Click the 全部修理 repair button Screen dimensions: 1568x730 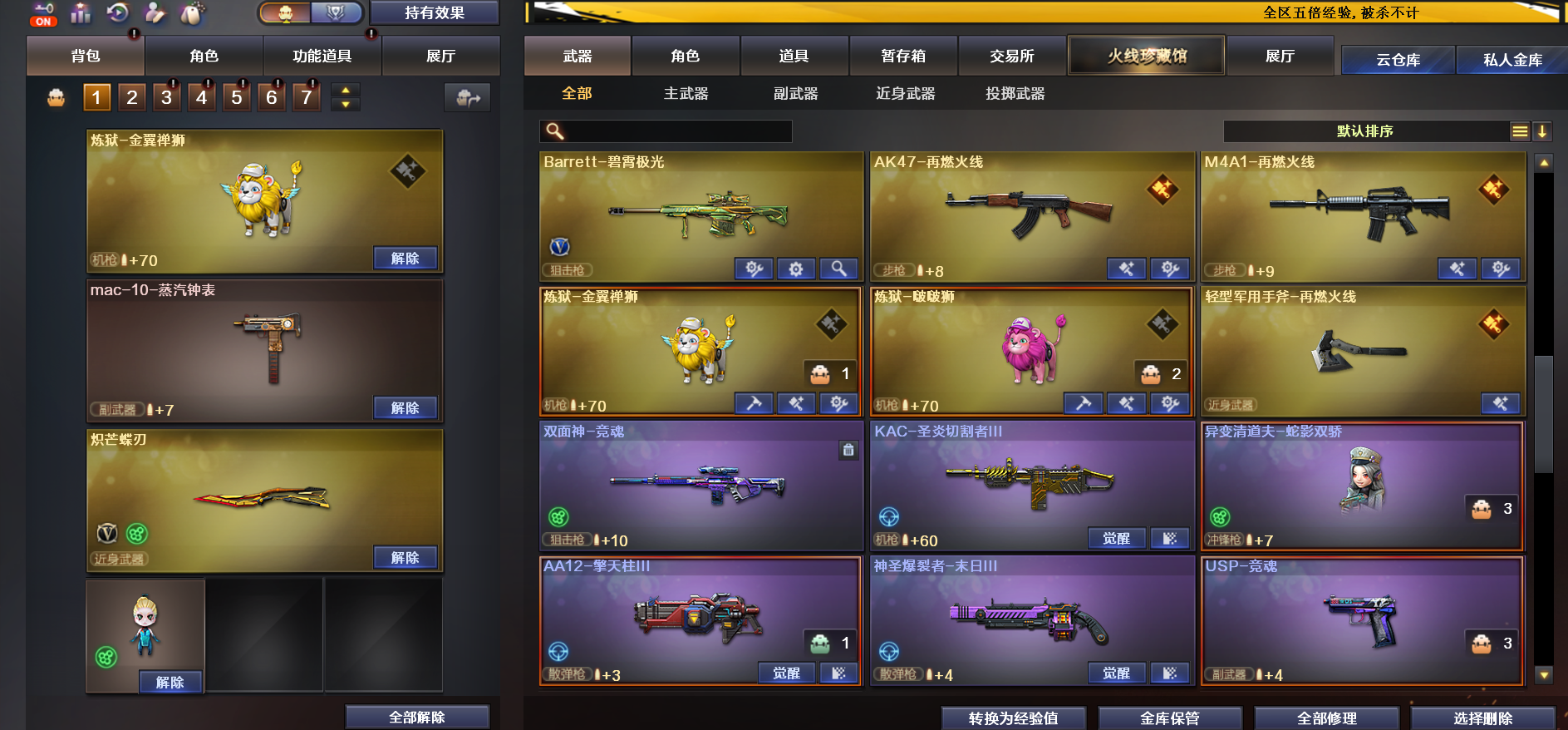1326,718
